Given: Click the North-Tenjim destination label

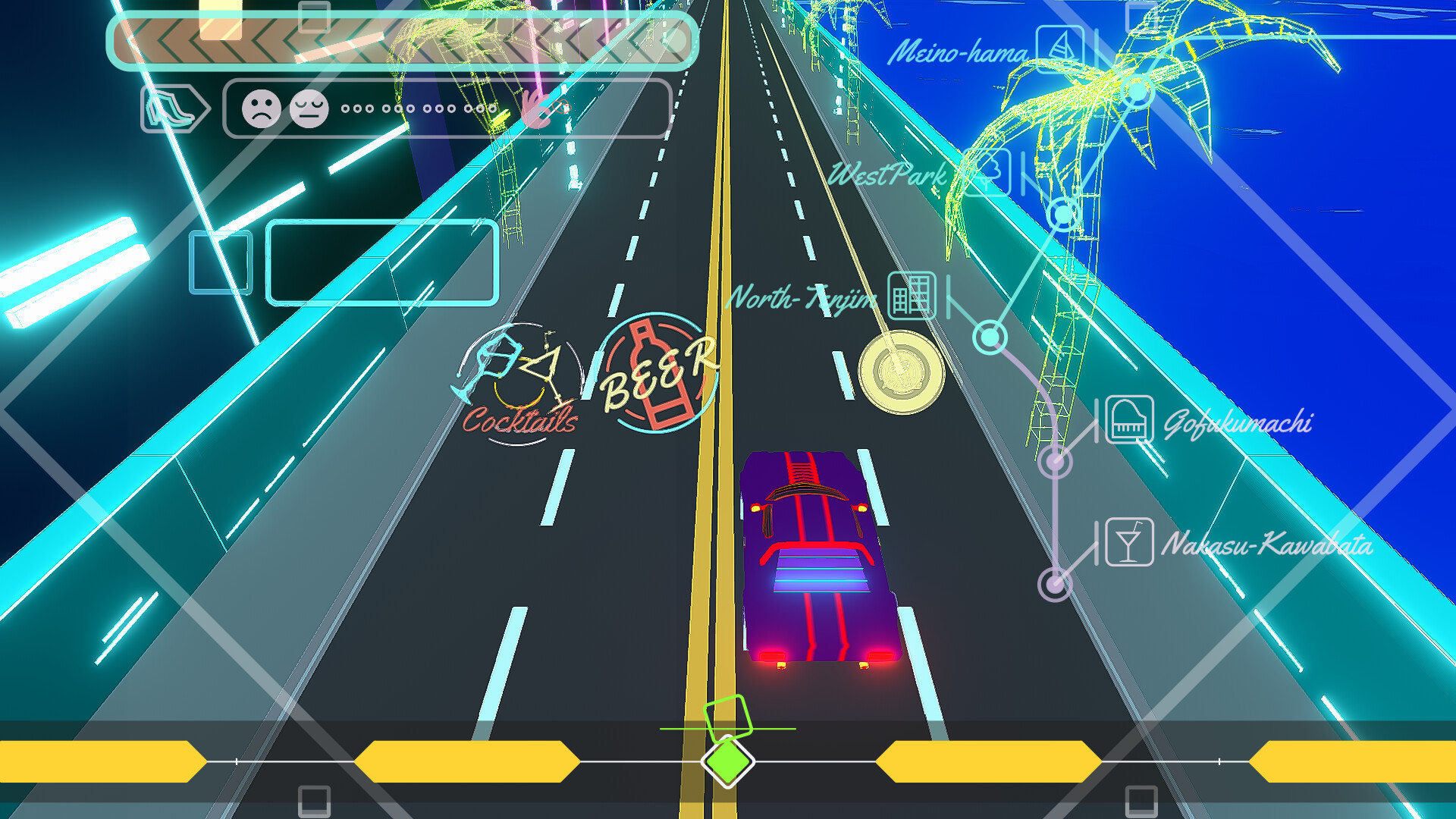Looking at the screenshot, I should [x=802, y=297].
